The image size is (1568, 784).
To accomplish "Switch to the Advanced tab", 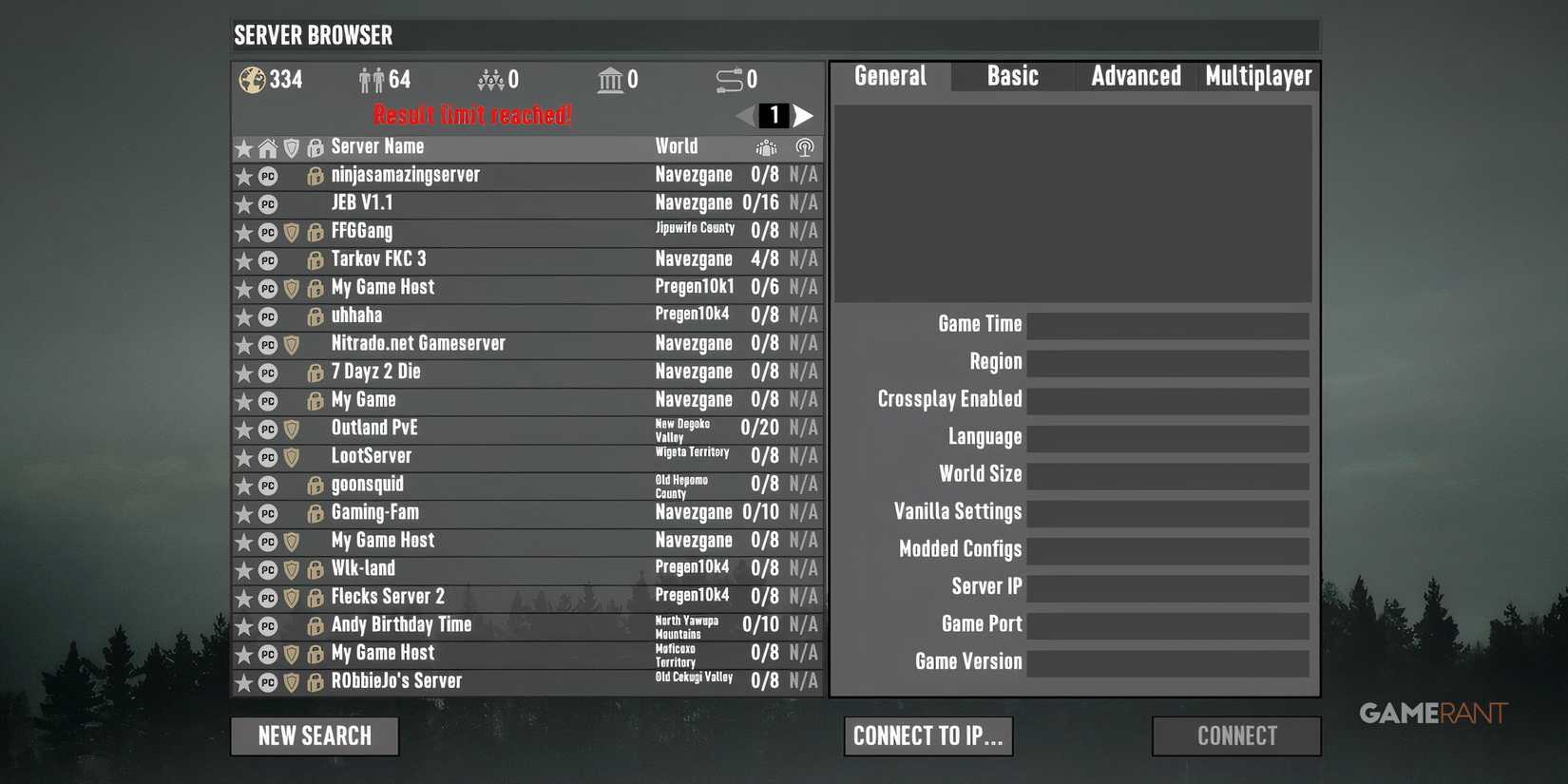I will 1137,76.
